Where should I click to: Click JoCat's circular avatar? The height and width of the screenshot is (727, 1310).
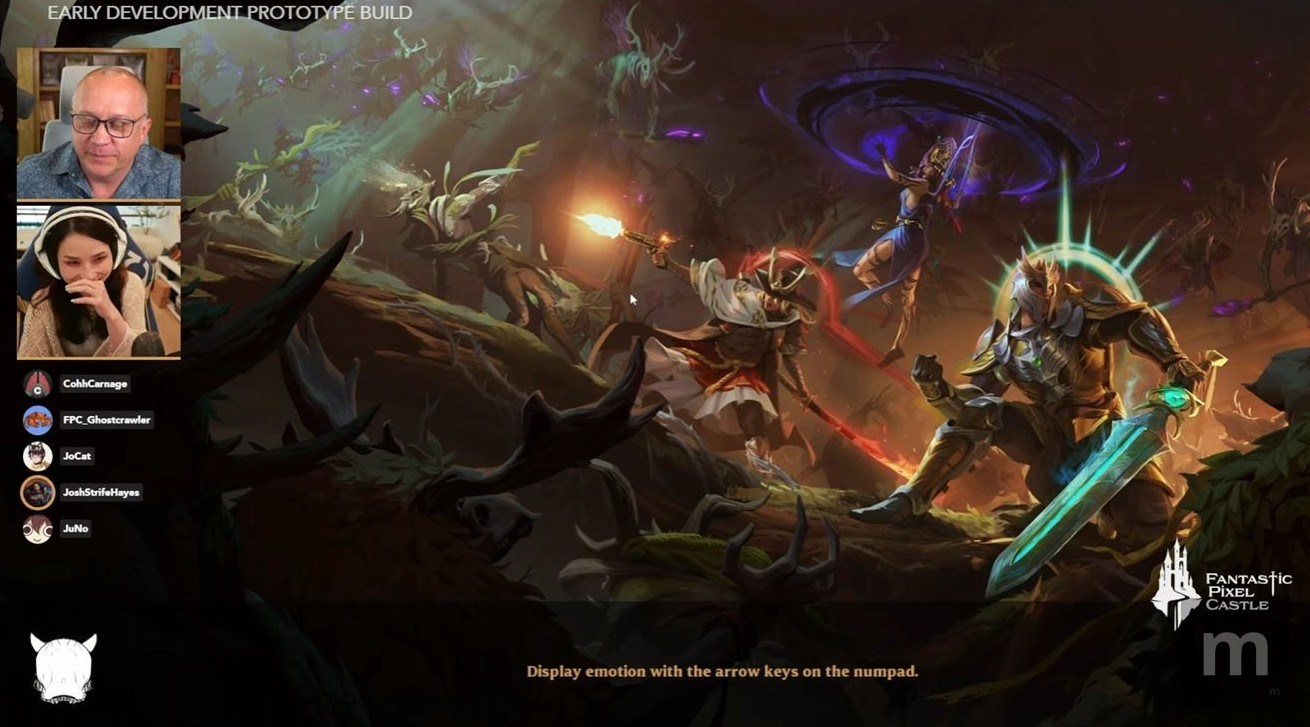tap(36, 457)
